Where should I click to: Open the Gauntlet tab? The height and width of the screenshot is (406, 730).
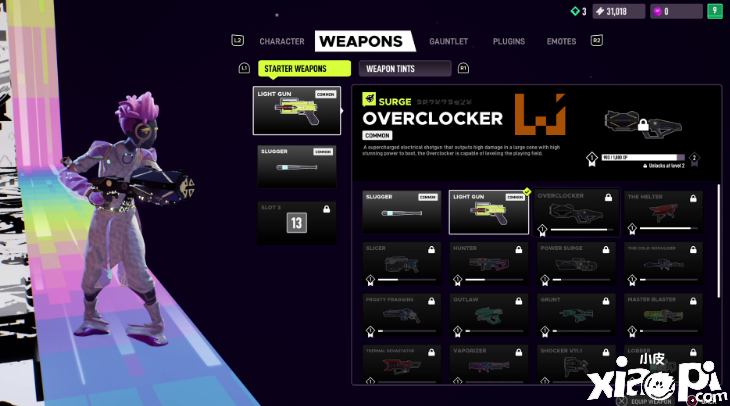click(449, 42)
